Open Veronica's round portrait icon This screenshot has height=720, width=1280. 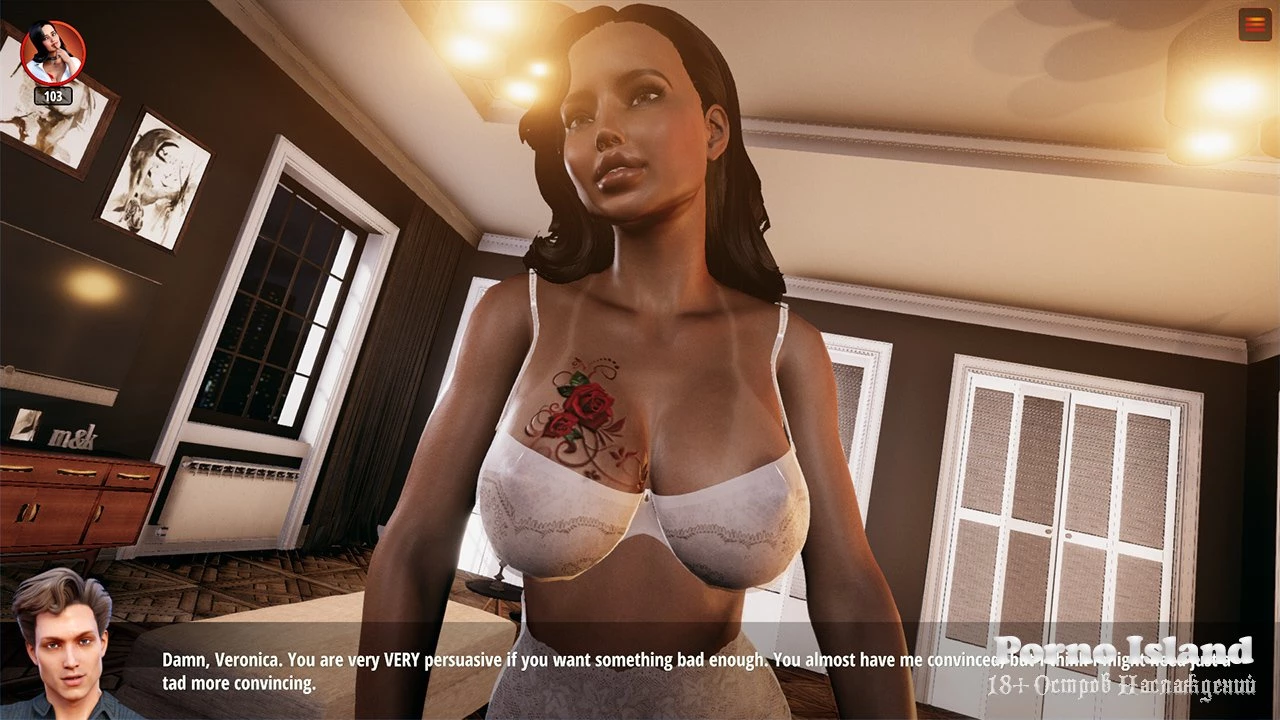(x=52, y=54)
